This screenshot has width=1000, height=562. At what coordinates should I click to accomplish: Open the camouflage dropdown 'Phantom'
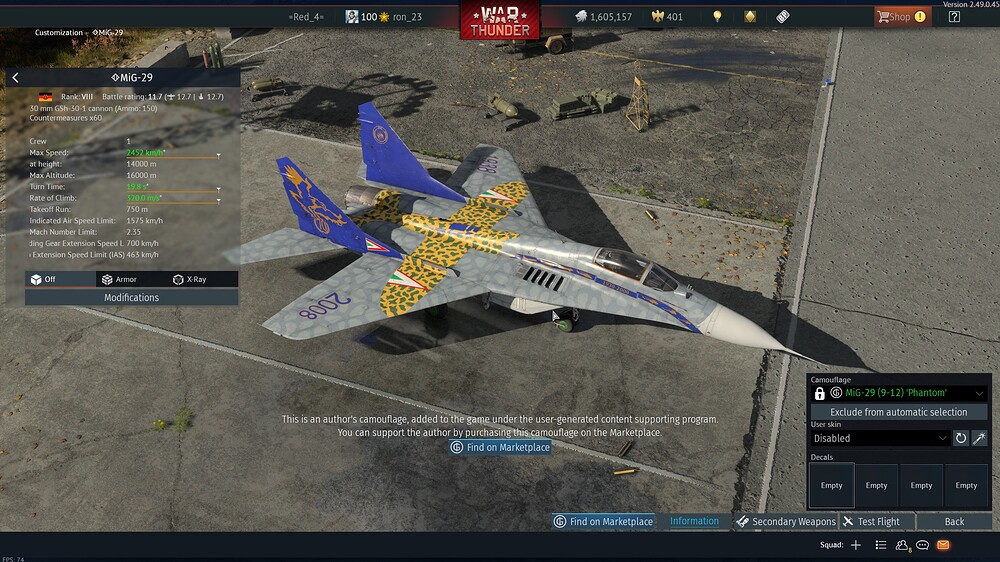pos(908,394)
